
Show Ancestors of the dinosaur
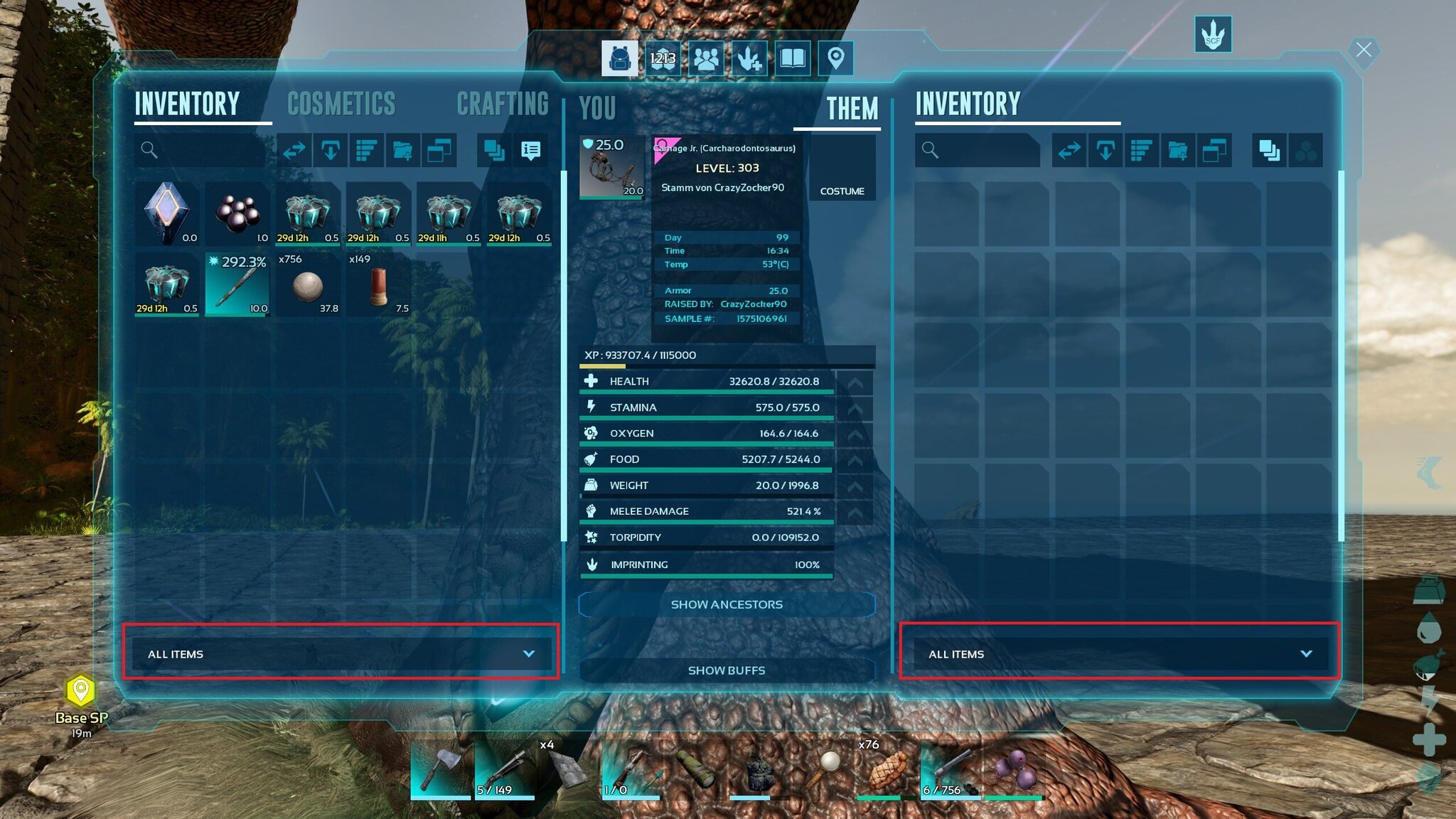(x=727, y=604)
